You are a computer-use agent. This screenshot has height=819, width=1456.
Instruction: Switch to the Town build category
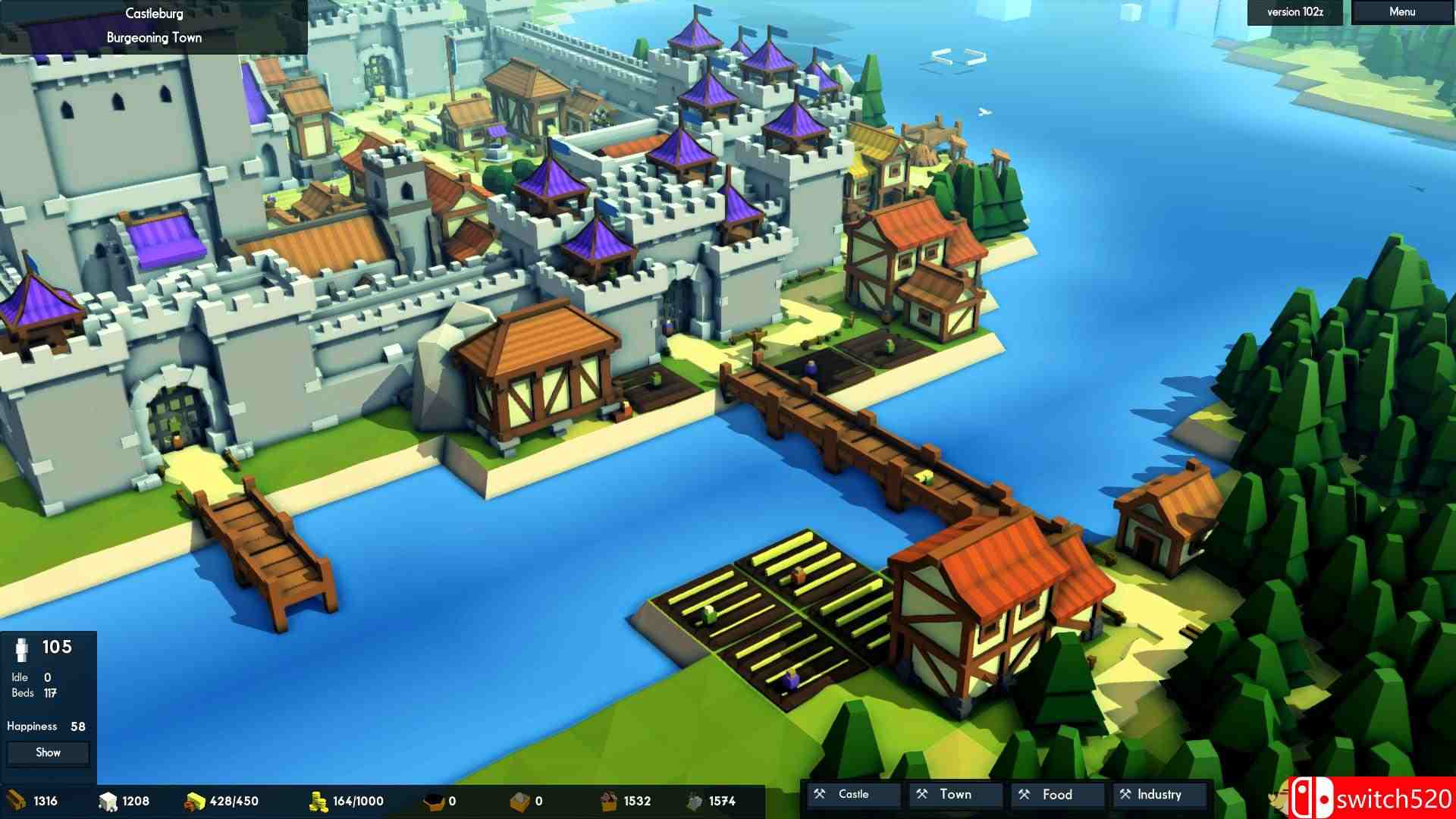click(x=954, y=794)
